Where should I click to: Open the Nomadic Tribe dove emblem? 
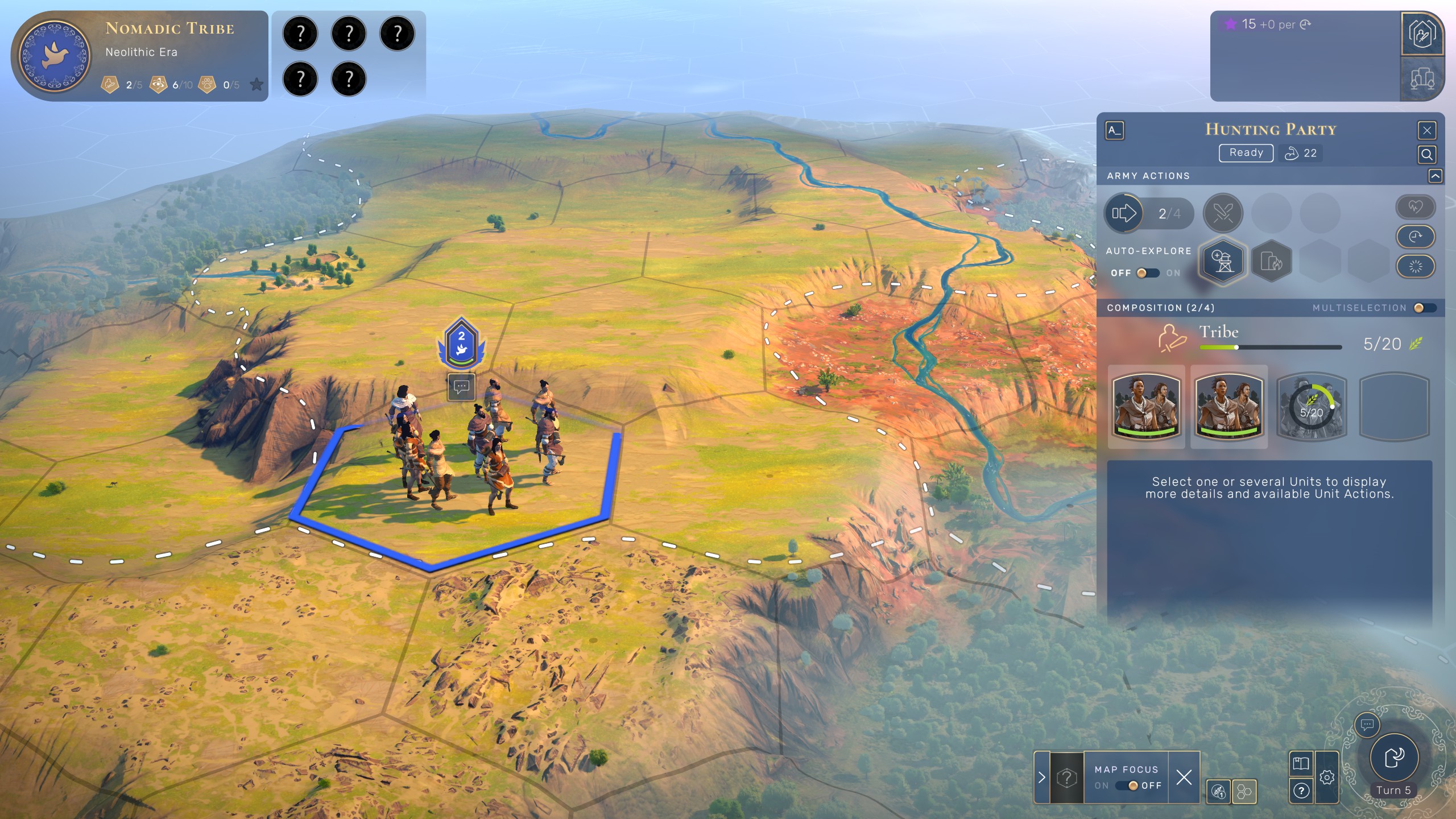tap(55, 55)
